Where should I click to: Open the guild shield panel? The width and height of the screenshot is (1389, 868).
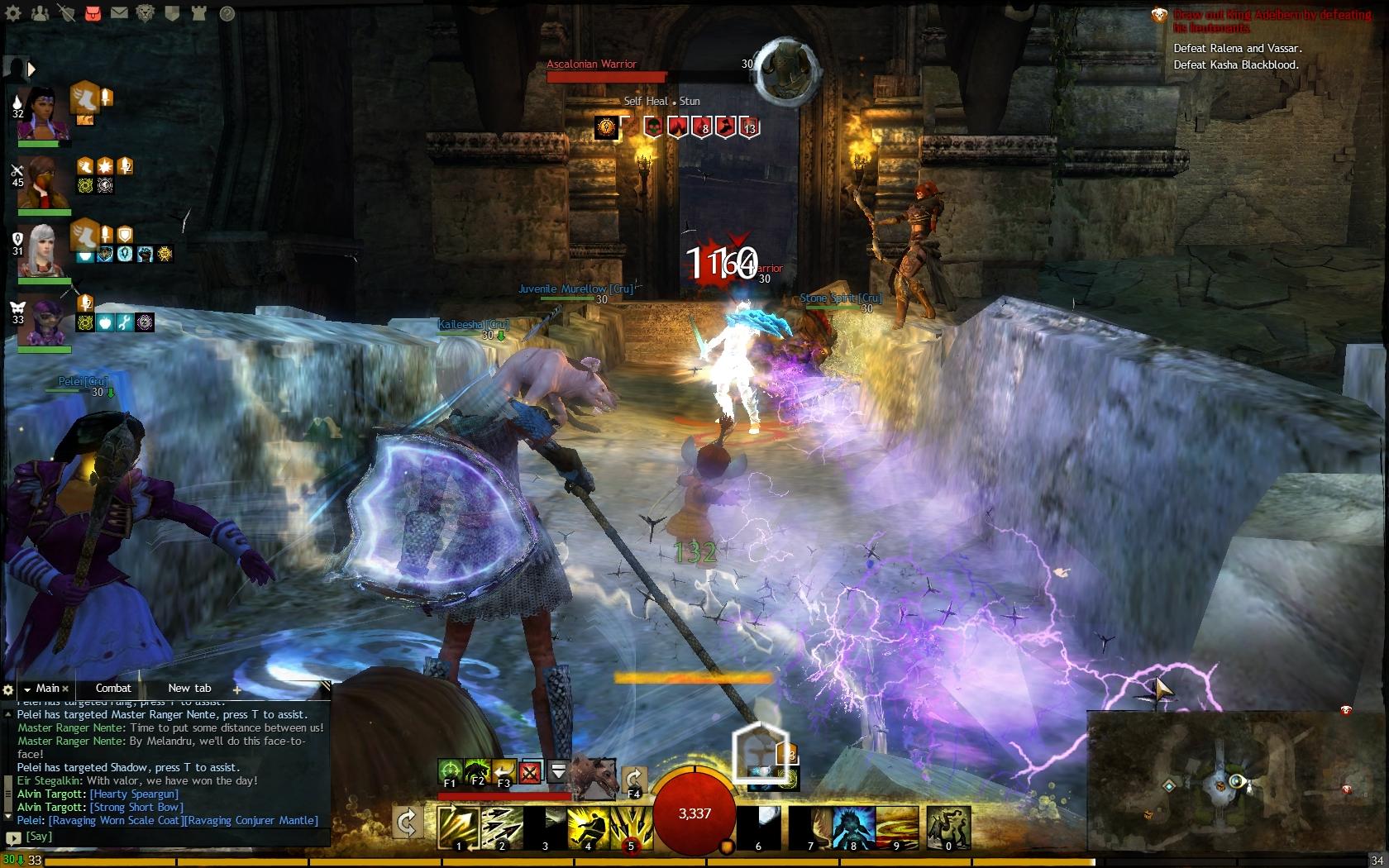pos(172,13)
